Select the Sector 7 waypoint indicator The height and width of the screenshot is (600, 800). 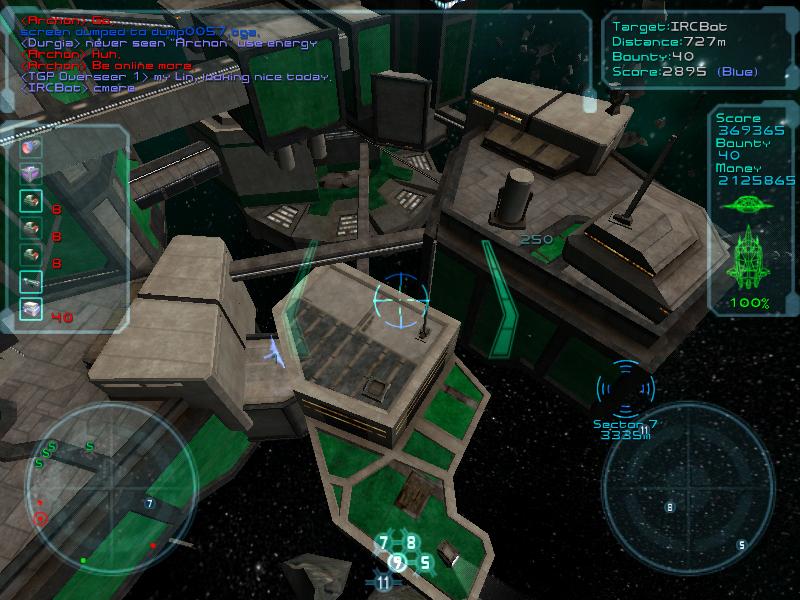coord(625,390)
